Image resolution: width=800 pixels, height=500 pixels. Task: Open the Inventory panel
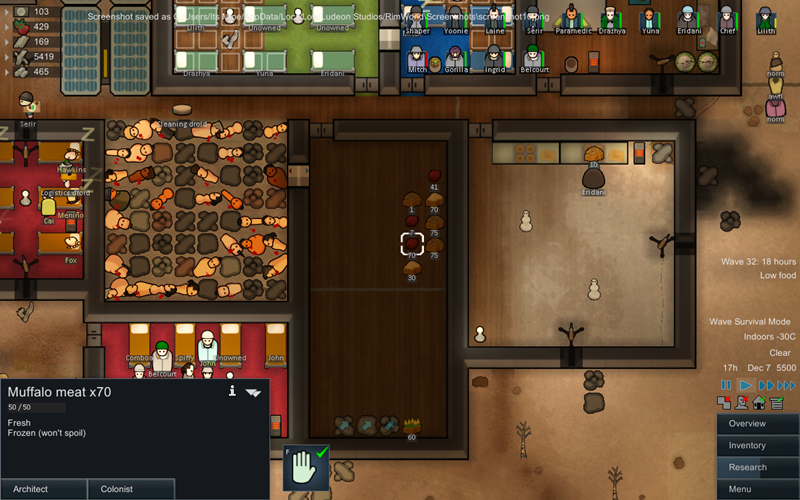click(x=757, y=446)
